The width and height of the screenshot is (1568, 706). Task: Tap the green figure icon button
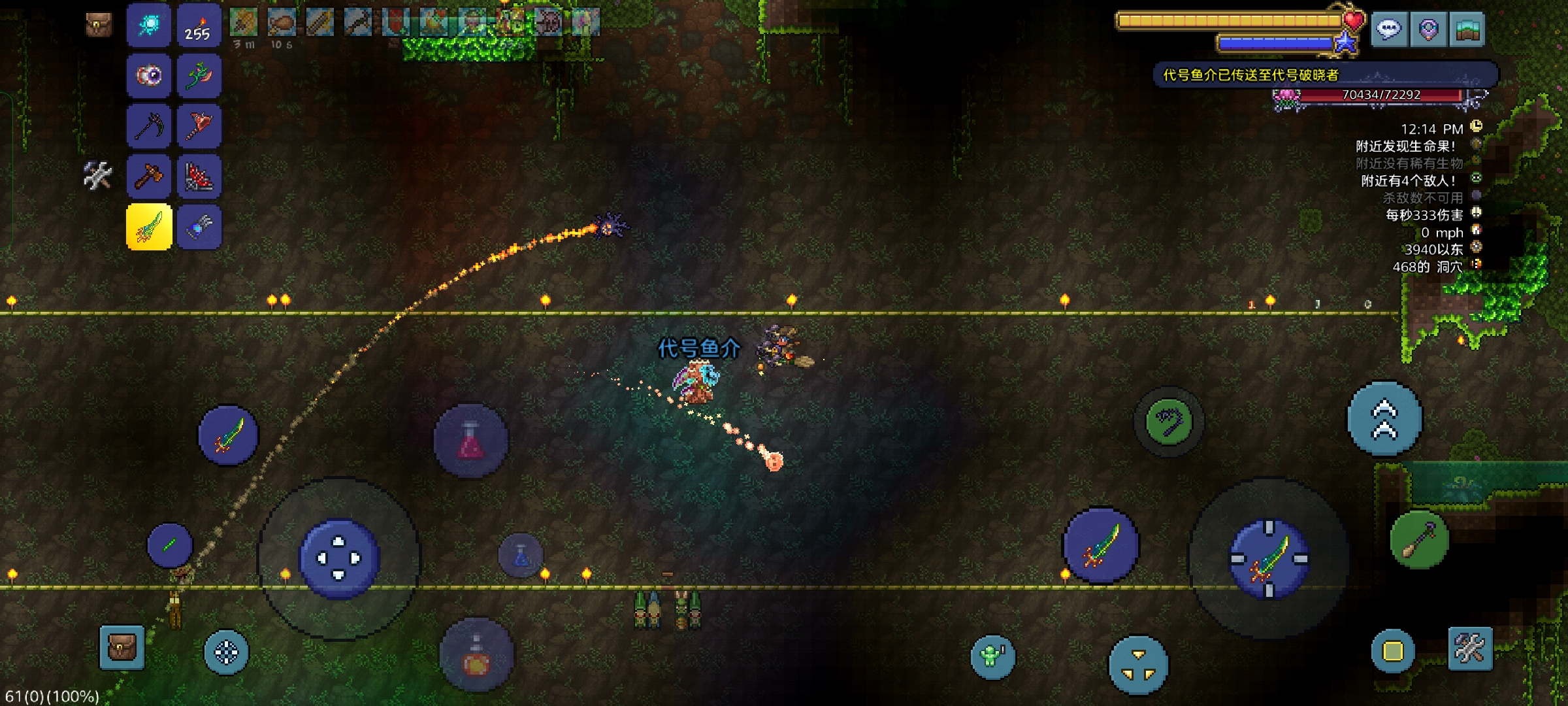[992, 656]
